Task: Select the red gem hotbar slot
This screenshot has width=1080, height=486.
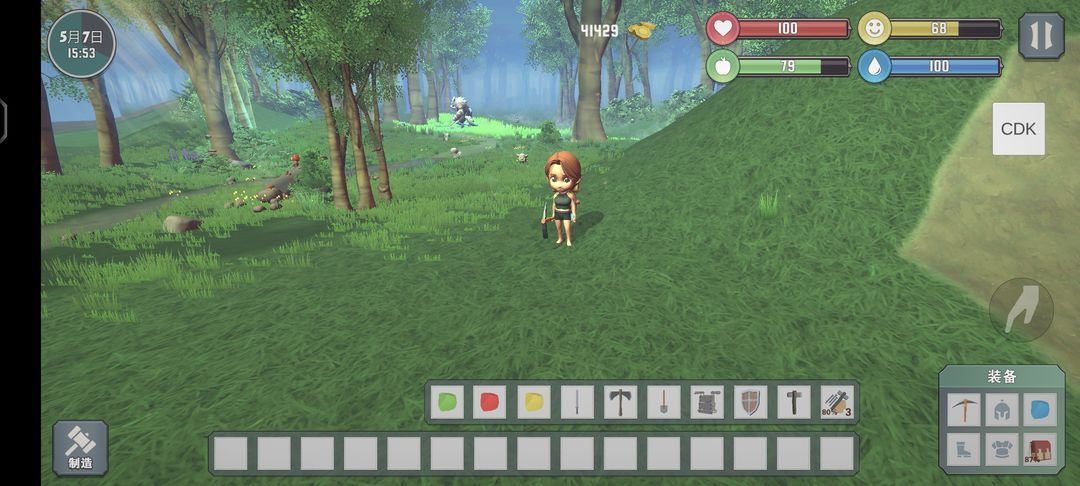Action: coord(491,402)
